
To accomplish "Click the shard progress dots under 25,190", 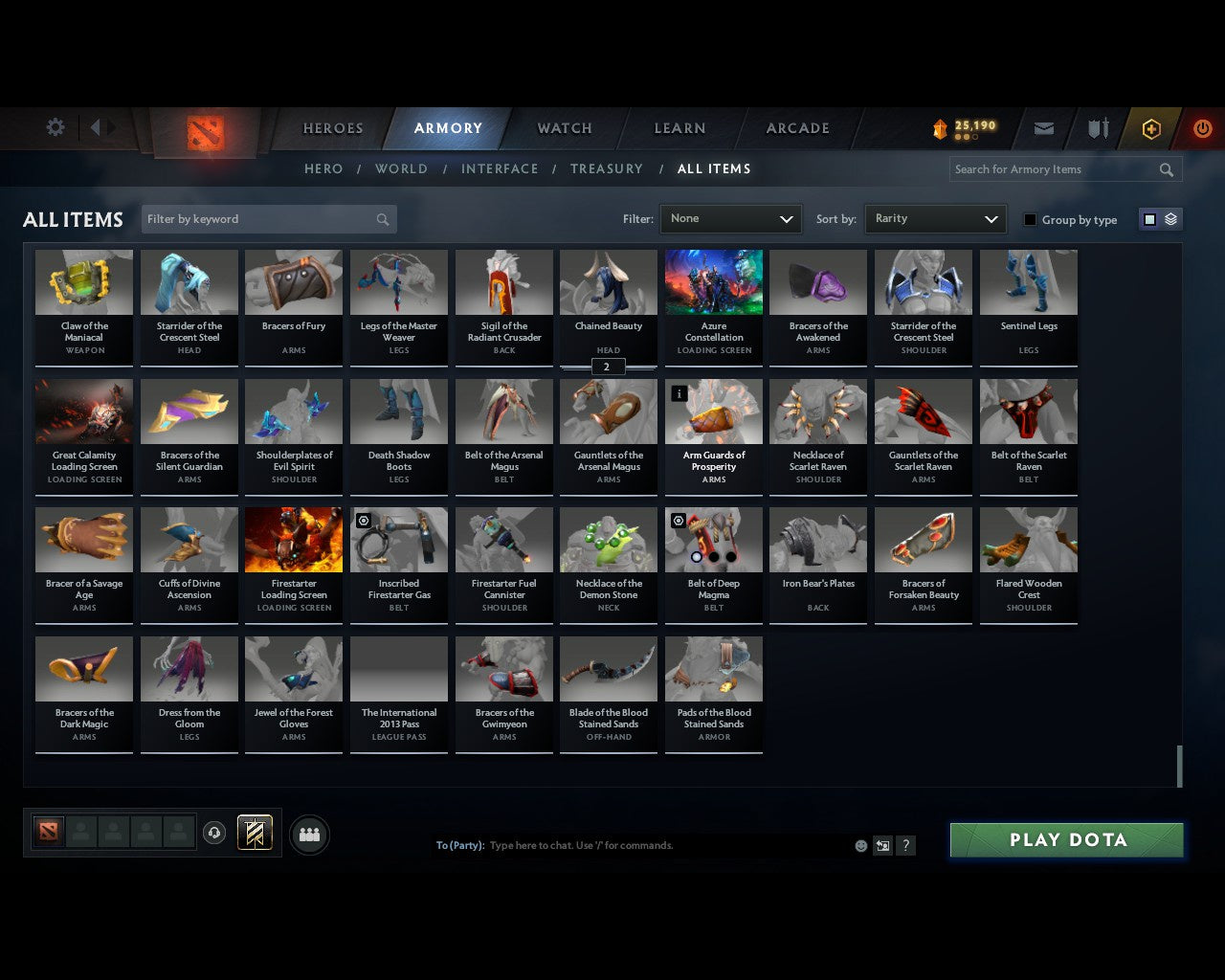I will [x=965, y=139].
